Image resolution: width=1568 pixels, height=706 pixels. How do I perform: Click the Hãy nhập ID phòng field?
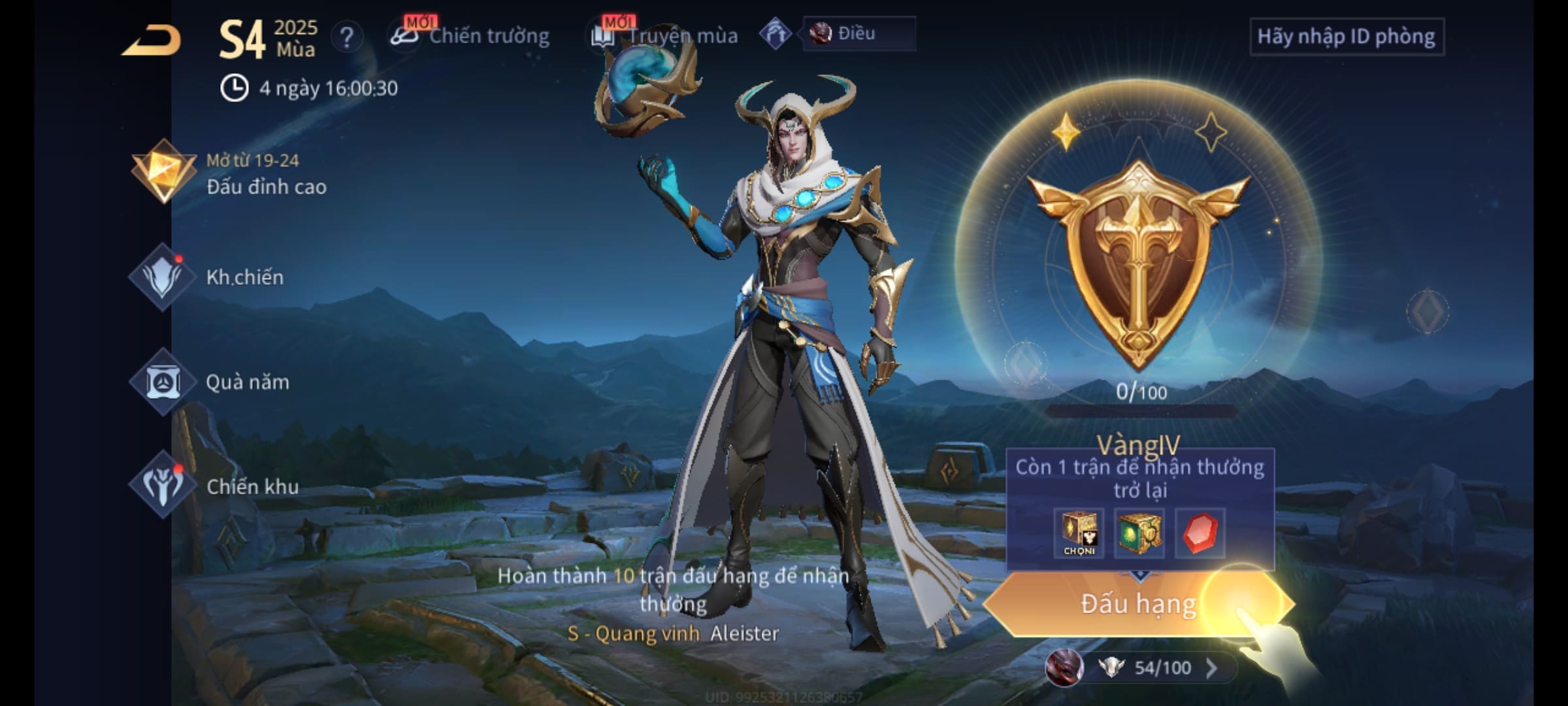[x=1346, y=37]
